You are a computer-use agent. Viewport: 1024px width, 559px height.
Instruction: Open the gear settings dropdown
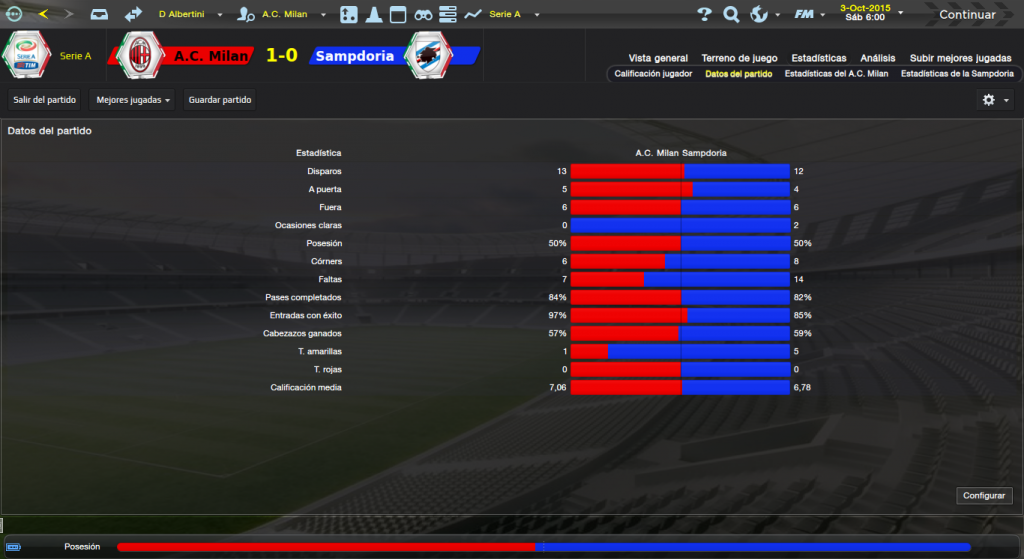[x=995, y=100]
